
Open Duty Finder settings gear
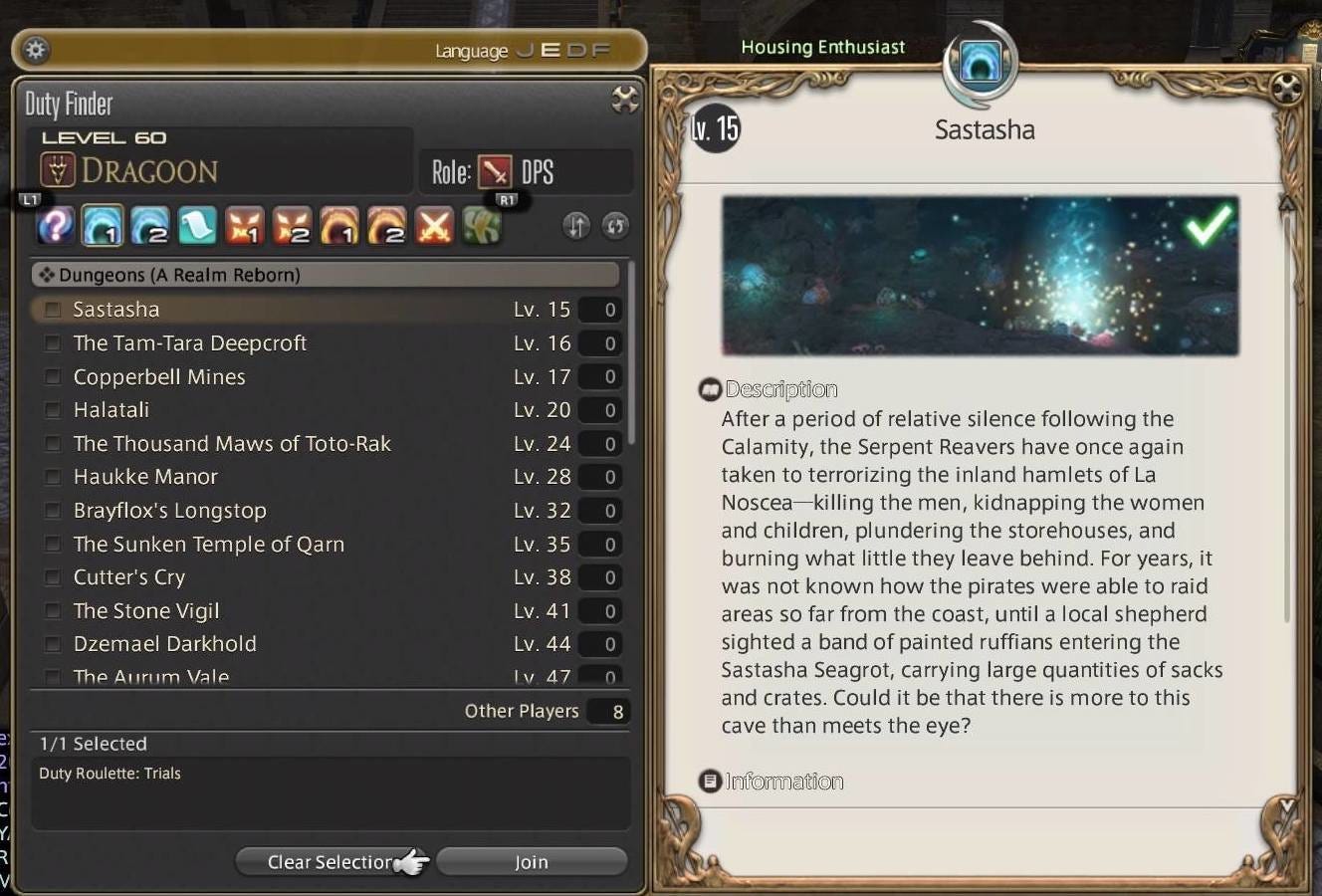pos(35,50)
